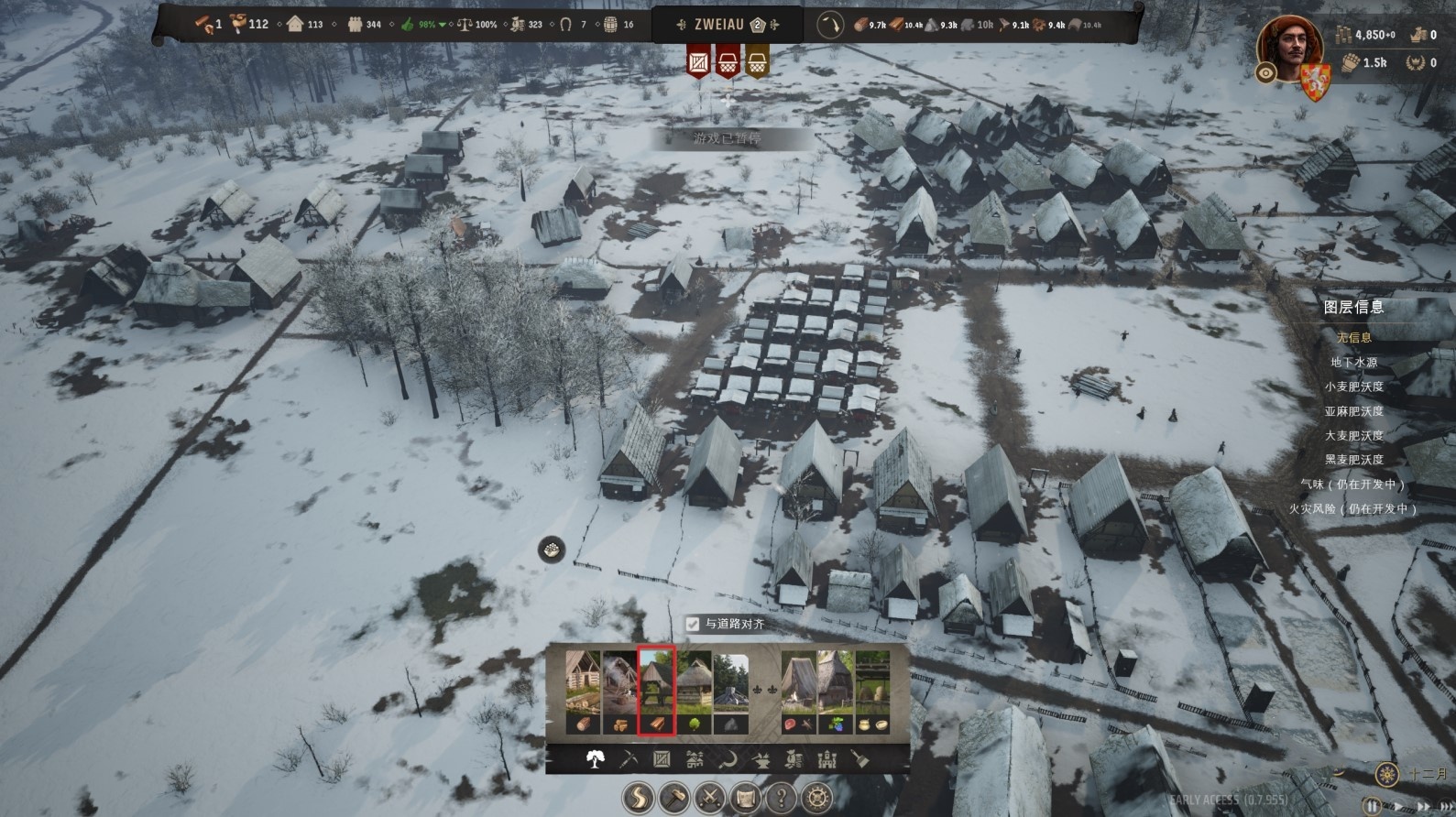Choose the forager hut berries building
1456x817 pixels.
pos(835,692)
